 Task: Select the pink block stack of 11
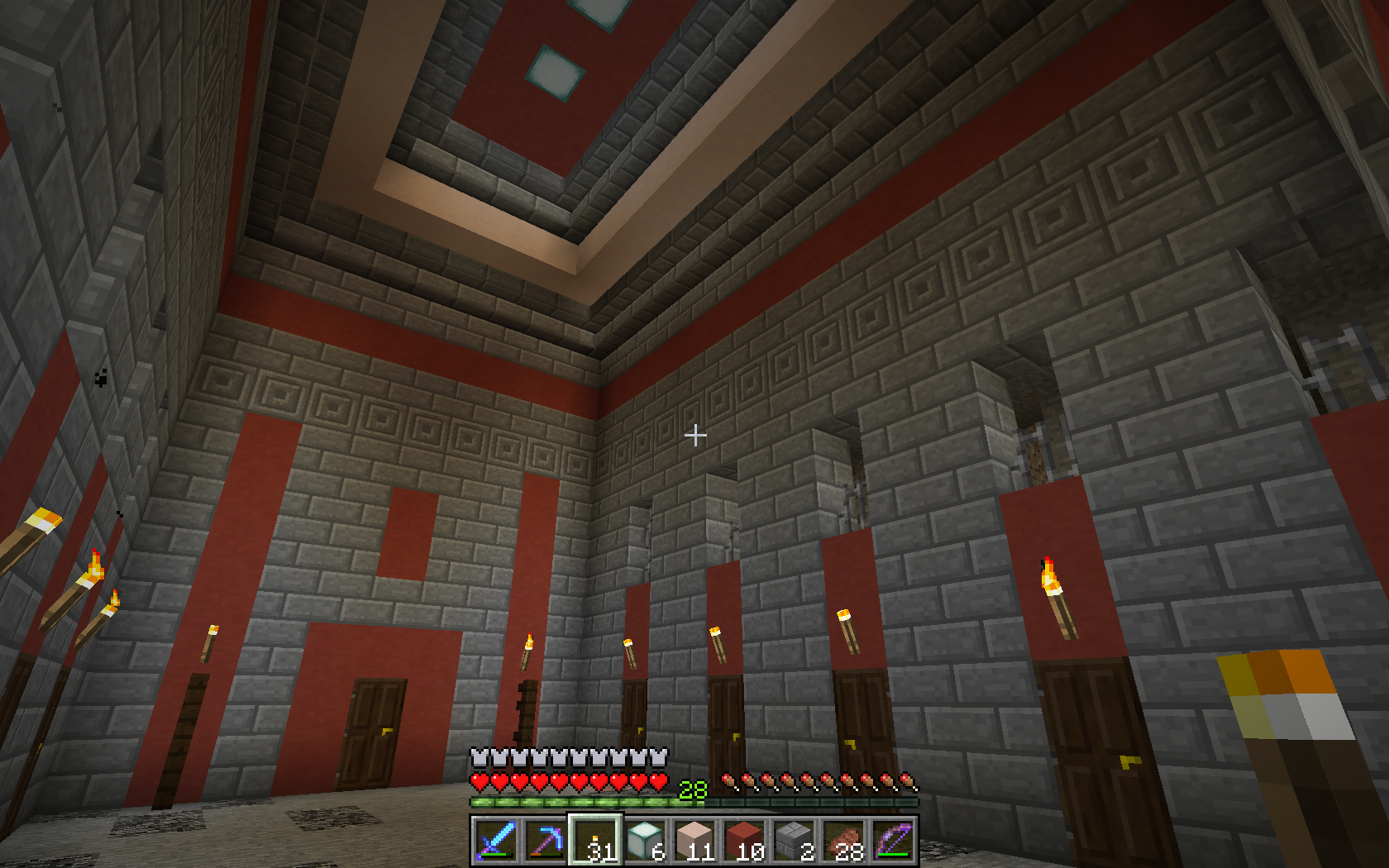coord(694,841)
